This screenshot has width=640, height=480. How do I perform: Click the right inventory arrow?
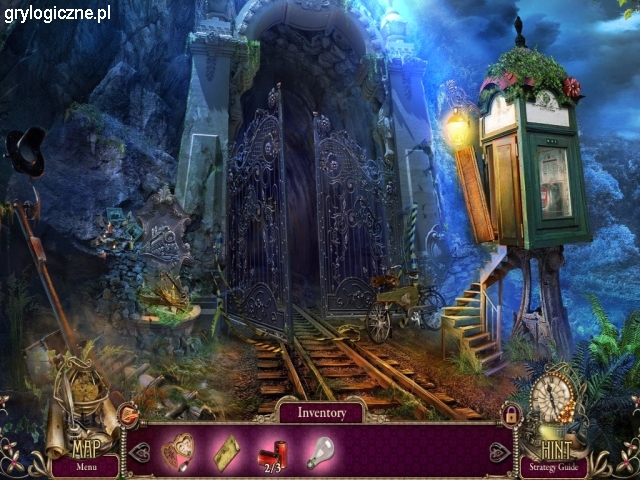499,452
